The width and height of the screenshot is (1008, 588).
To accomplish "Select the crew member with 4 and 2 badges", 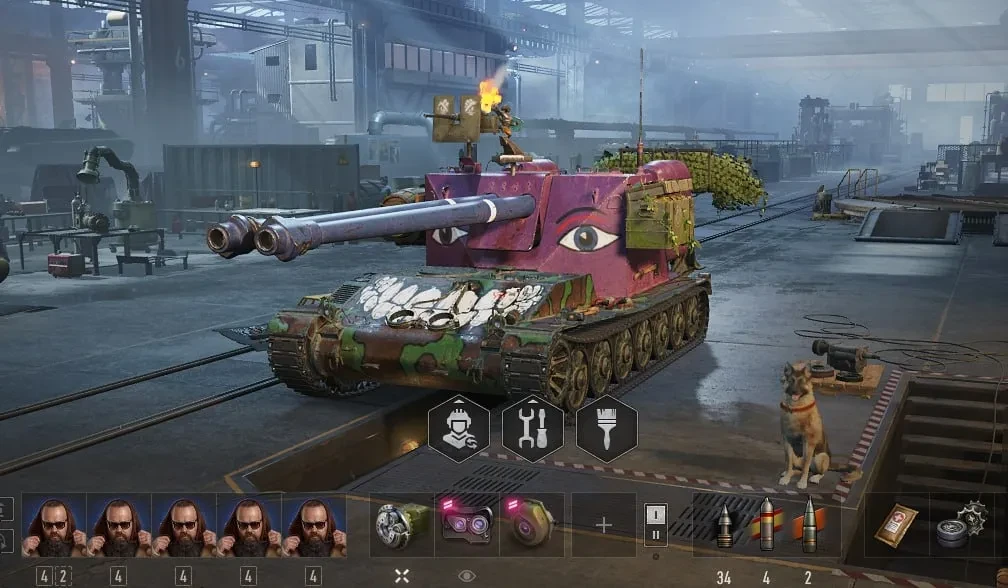I will [x=53, y=525].
